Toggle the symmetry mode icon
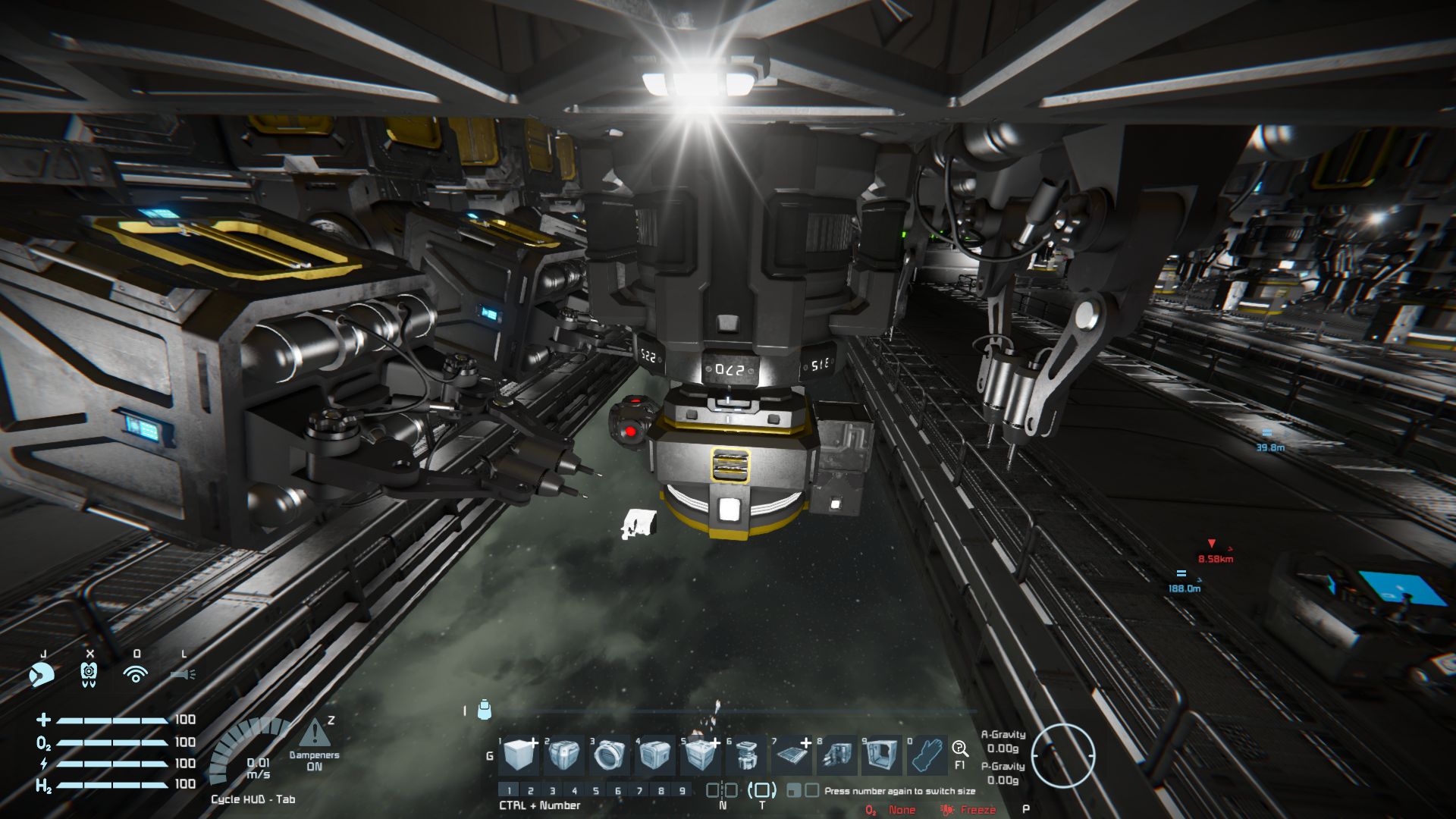Image resolution: width=1456 pixels, height=819 pixels. 721,790
